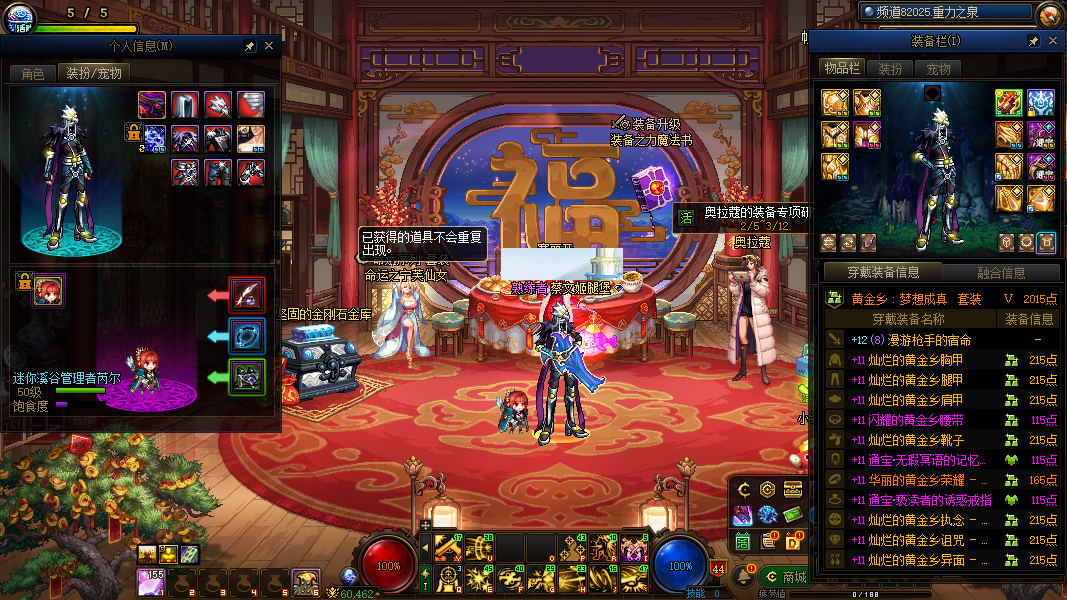The image size is (1067, 600).
Task: Select the white feather pet equipment slot
Action: click(x=247, y=294)
